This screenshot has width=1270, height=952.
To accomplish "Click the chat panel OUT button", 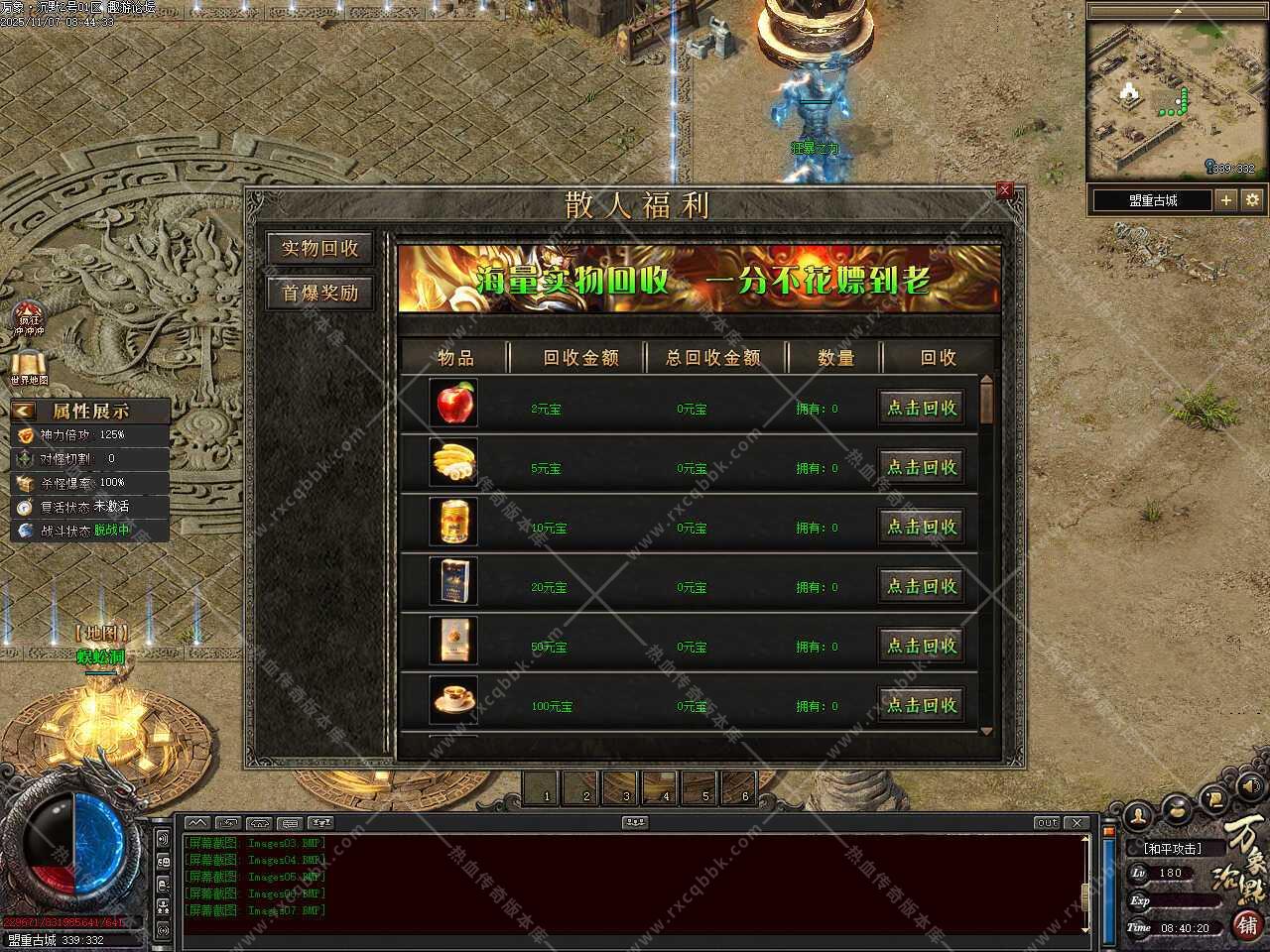I will [x=1047, y=823].
